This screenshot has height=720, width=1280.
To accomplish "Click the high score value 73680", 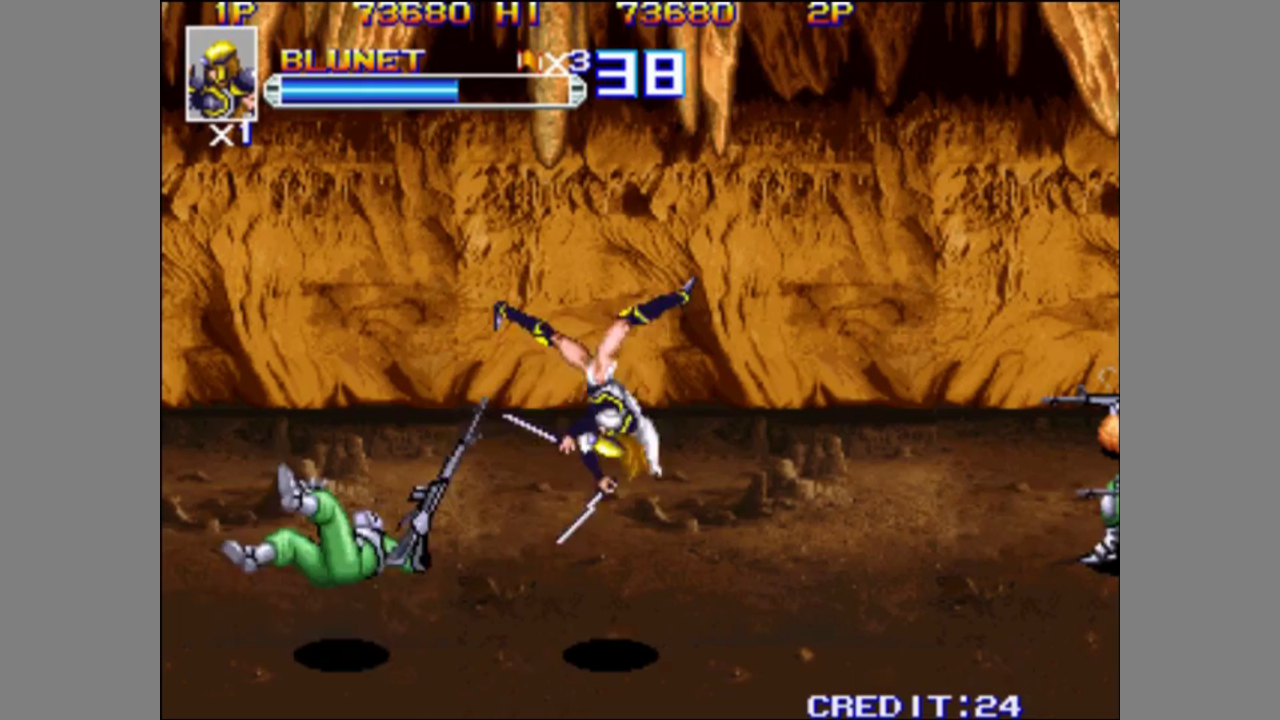I will 676,13.
